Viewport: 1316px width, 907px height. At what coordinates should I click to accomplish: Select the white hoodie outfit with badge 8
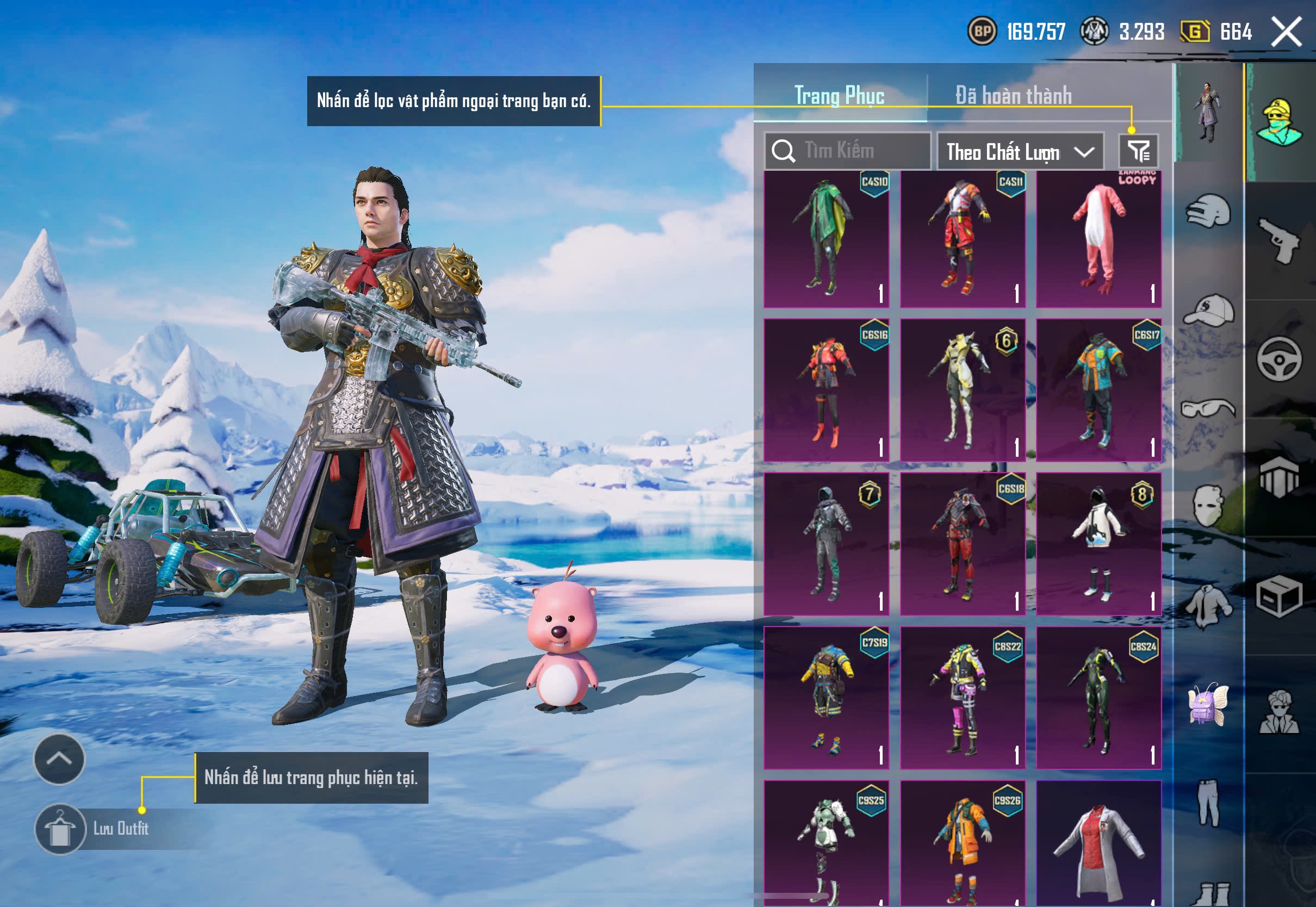click(x=1098, y=544)
